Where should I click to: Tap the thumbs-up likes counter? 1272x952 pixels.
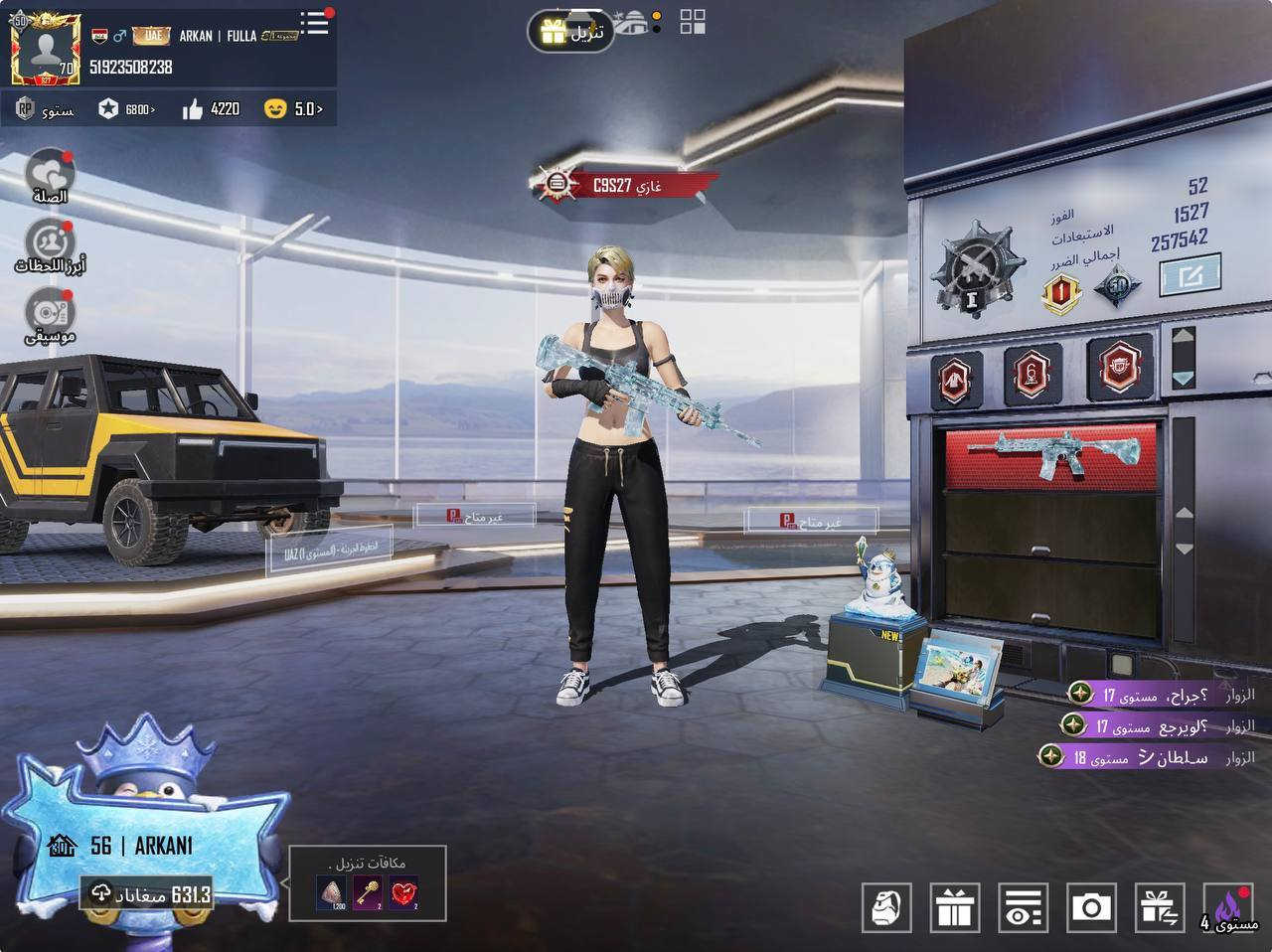point(212,108)
